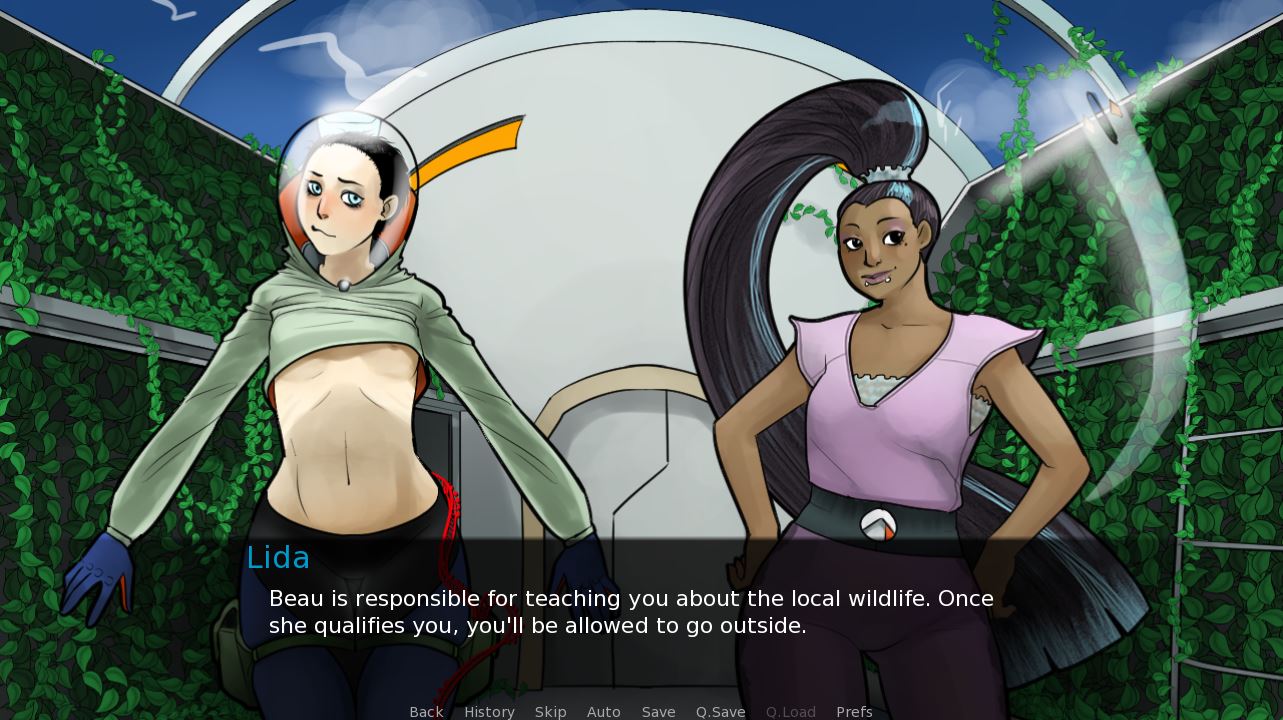The height and width of the screenshot is (720, 1283).
Task: Activate Skip mode
Action: click(550, 711)
